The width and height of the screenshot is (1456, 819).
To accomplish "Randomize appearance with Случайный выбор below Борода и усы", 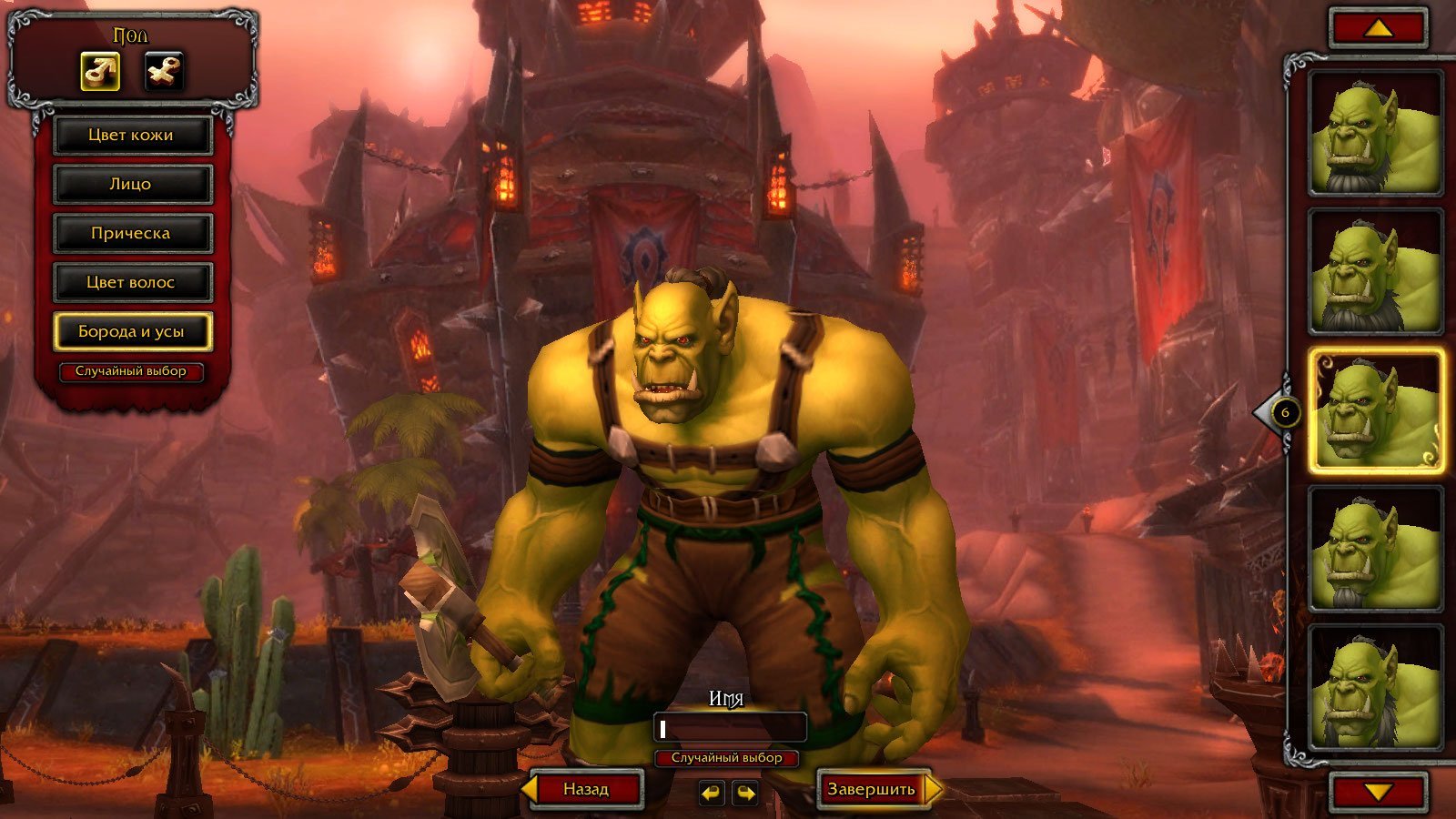I will pos(131,372).
